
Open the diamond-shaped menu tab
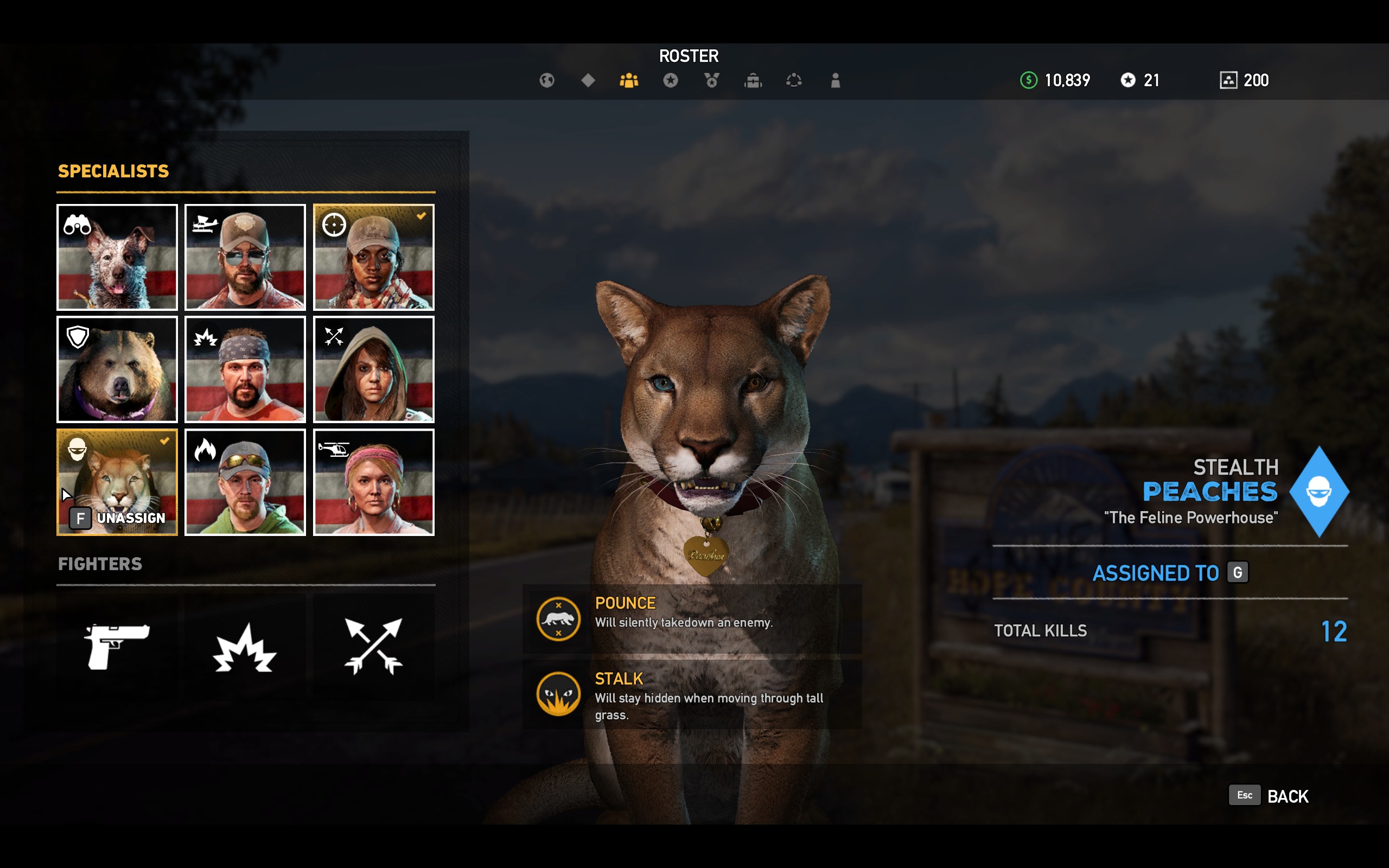point(588,80)
